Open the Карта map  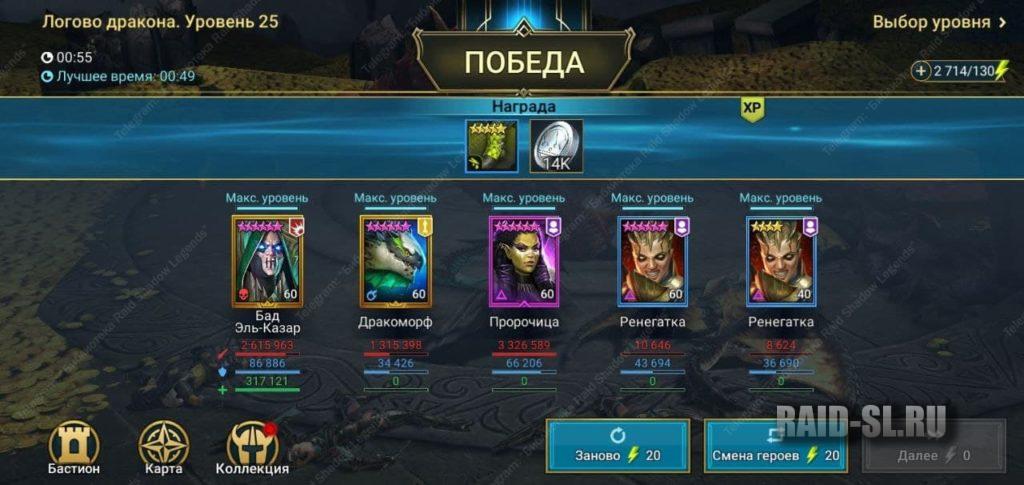coord(163,446)
